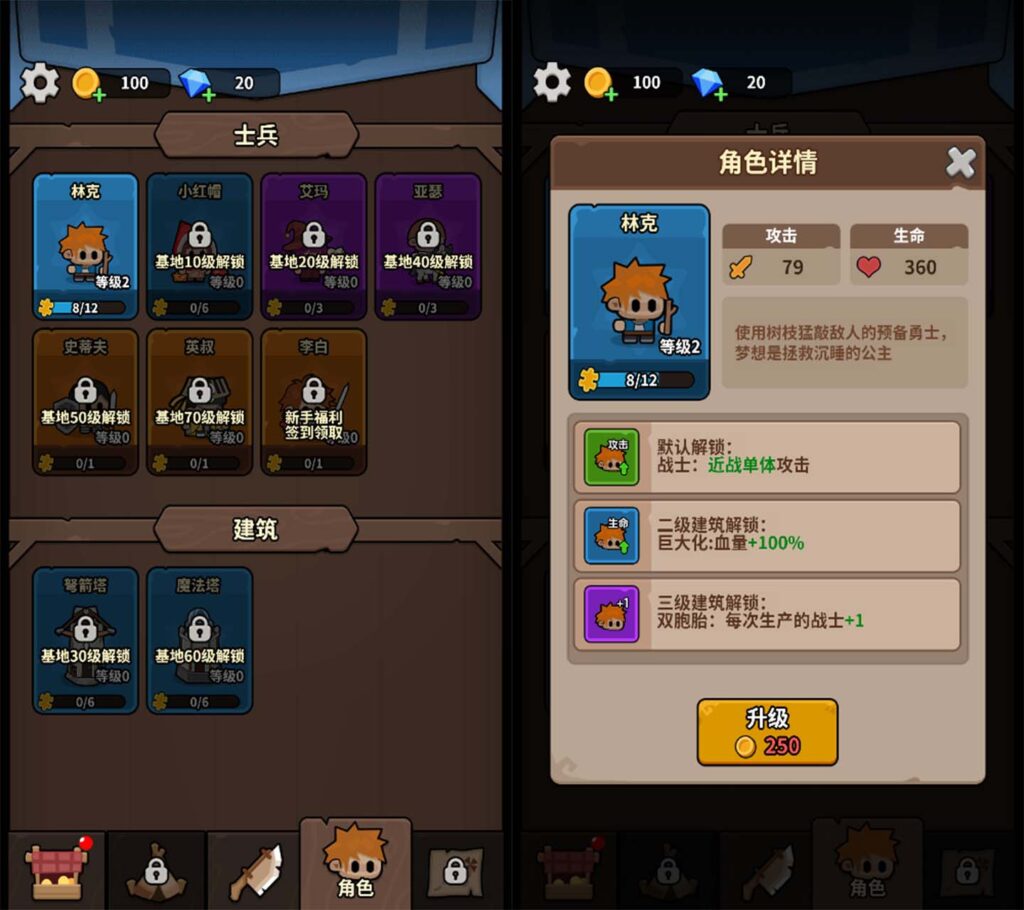This screenshot has width=1024, height=910.
Task: Select the blue 生命 skill icon
Action: pyautogui.click(x=611, y=536)
